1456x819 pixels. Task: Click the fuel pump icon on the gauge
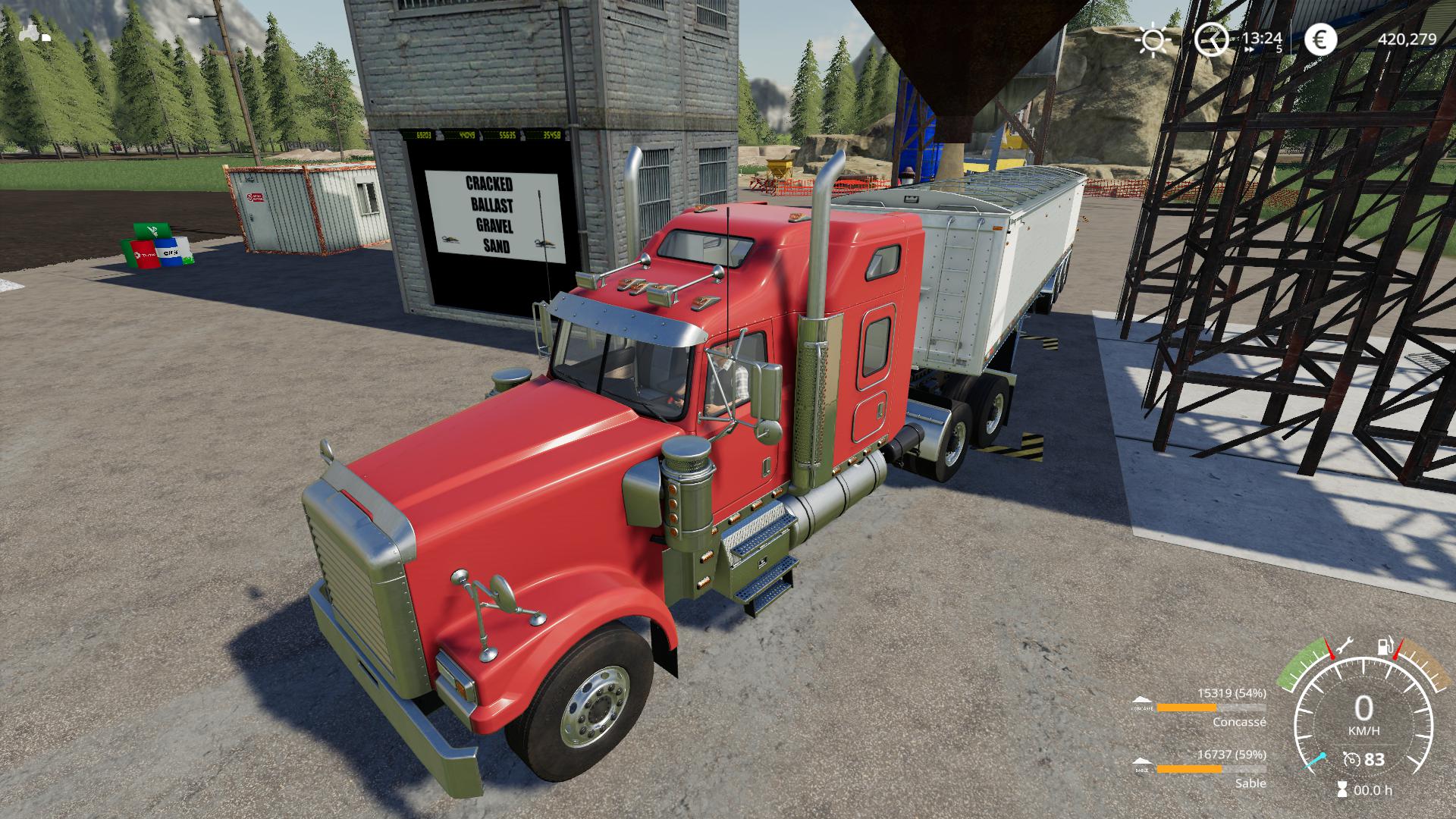point(1385,647)
